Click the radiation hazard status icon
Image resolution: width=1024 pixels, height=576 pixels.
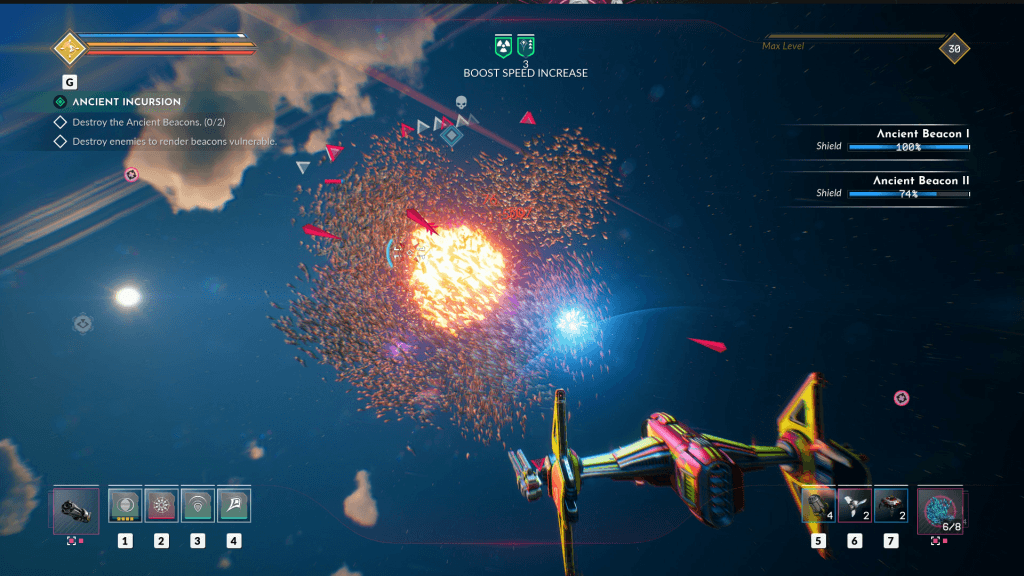click(503, 45)
